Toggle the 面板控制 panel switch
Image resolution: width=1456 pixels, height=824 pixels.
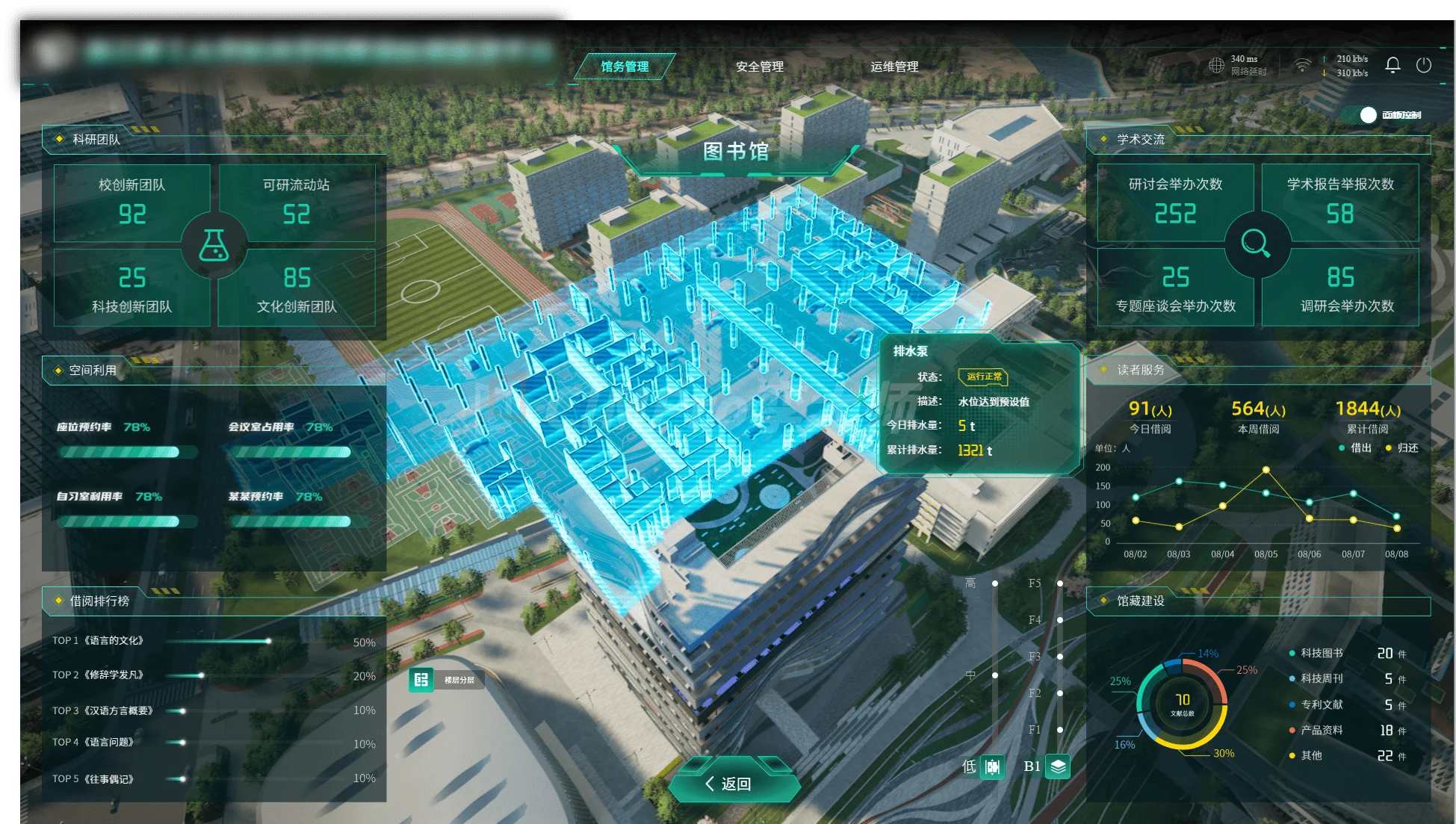(1369, 115)
